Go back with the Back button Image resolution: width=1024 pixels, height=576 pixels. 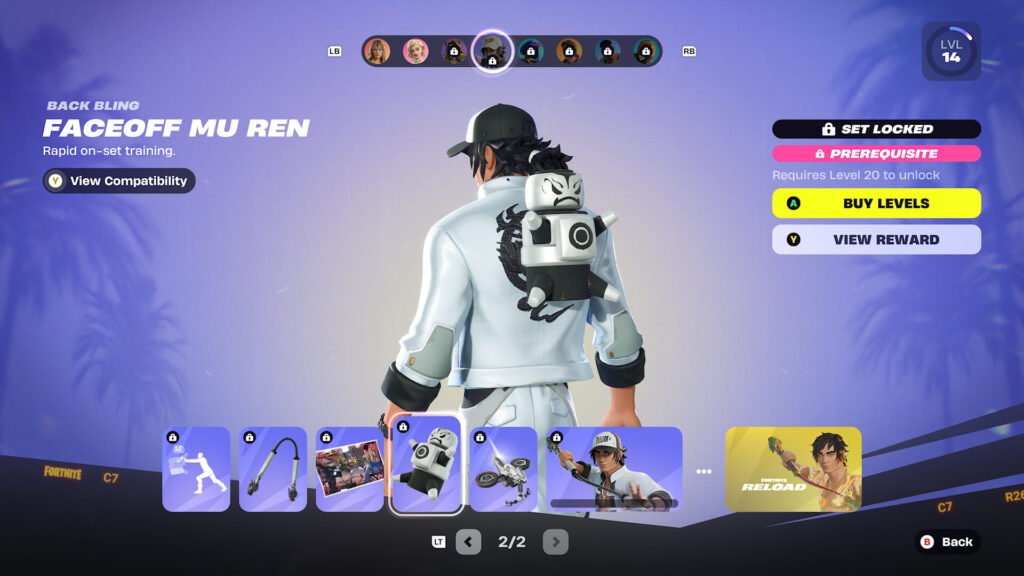pyautogui.click(x=946, y=542)
